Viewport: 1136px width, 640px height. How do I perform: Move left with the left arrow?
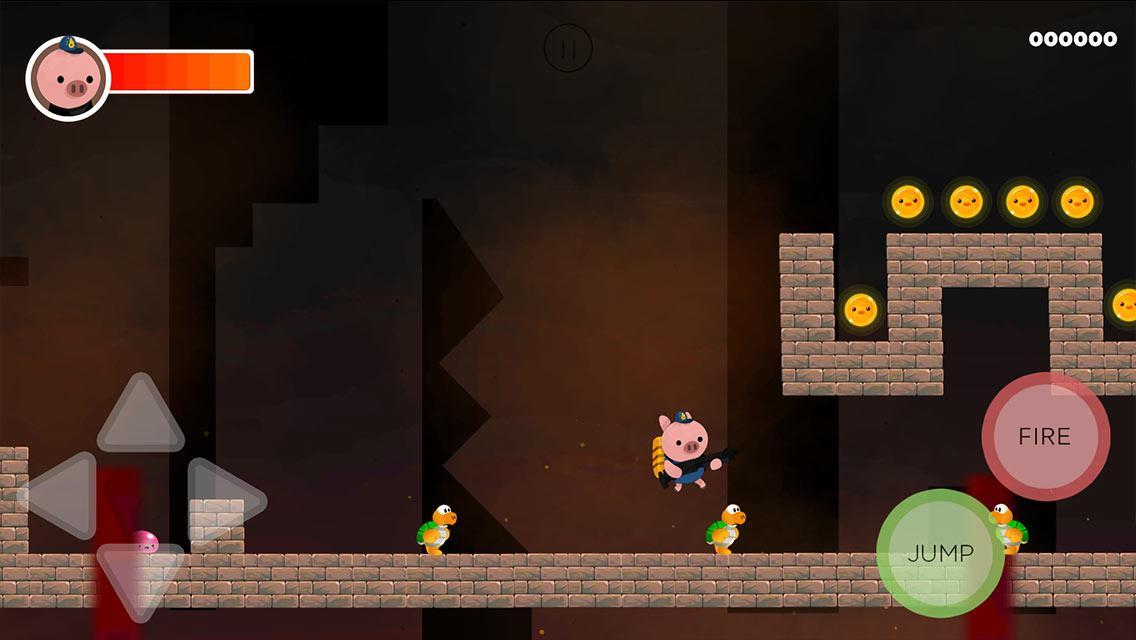tap(62, 496)
